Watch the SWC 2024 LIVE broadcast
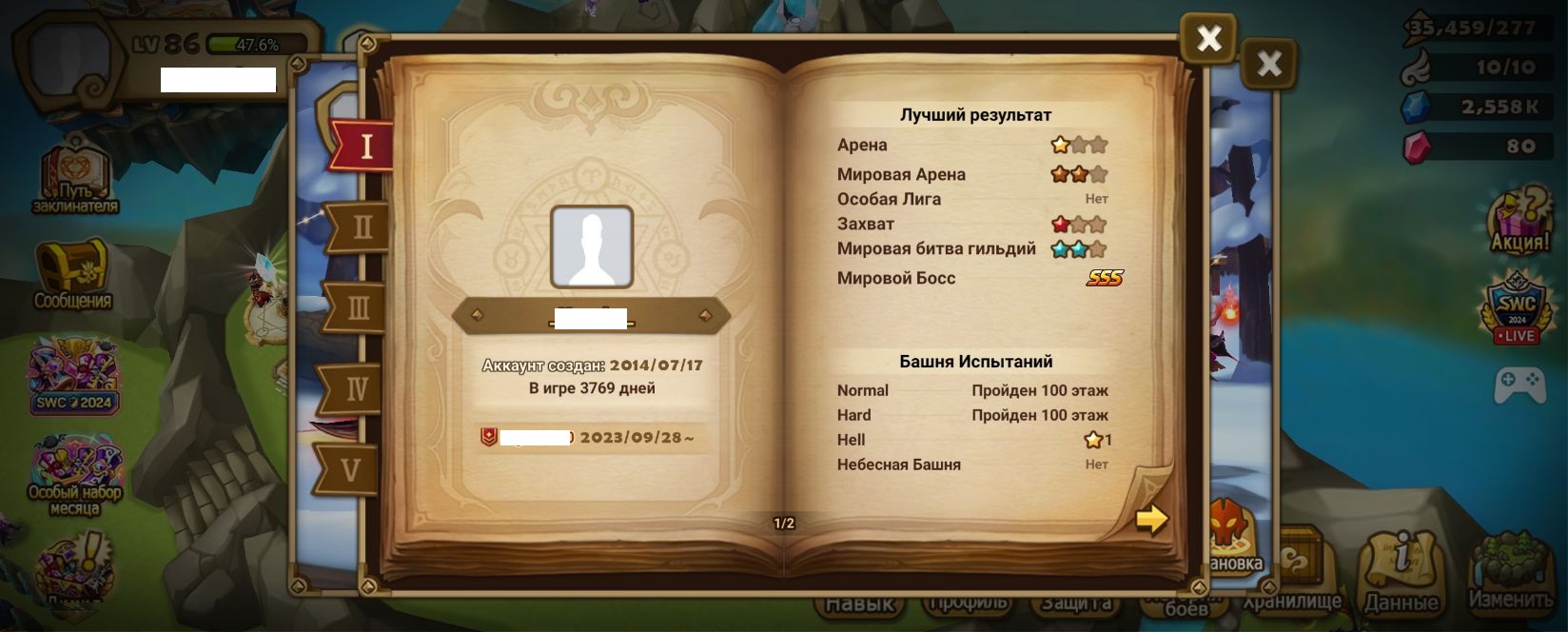The image size is (1568, 632). (1517, 307)
